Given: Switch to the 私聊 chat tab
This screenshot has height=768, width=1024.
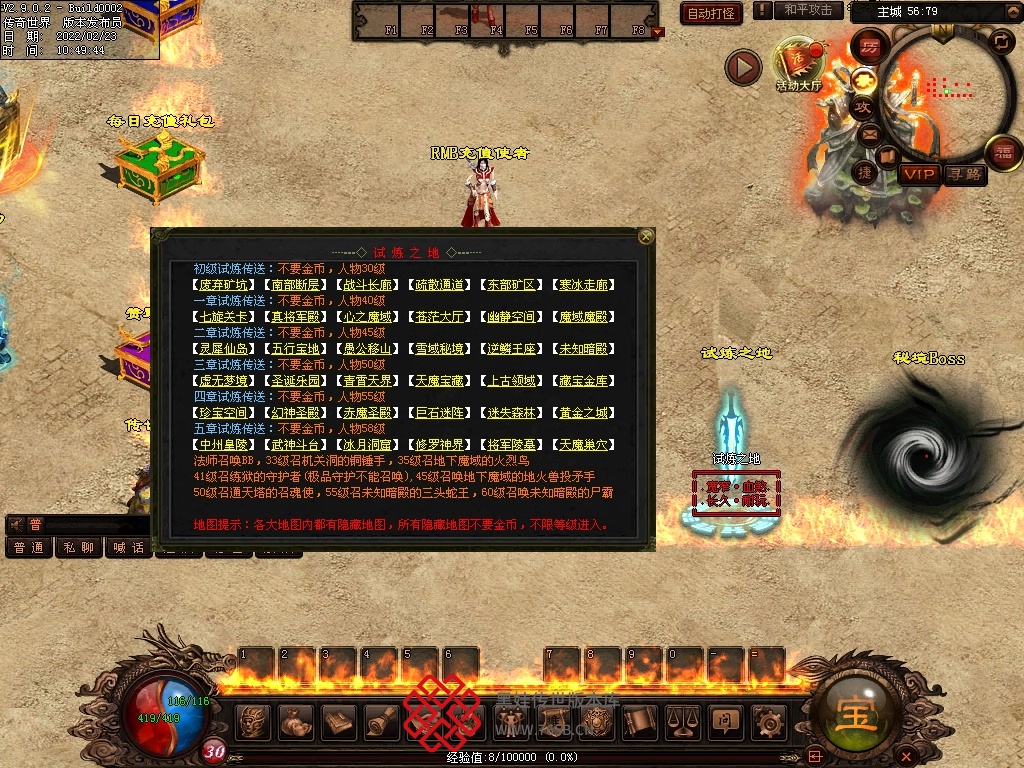Looking at the screenshot, I should [79, 547].
